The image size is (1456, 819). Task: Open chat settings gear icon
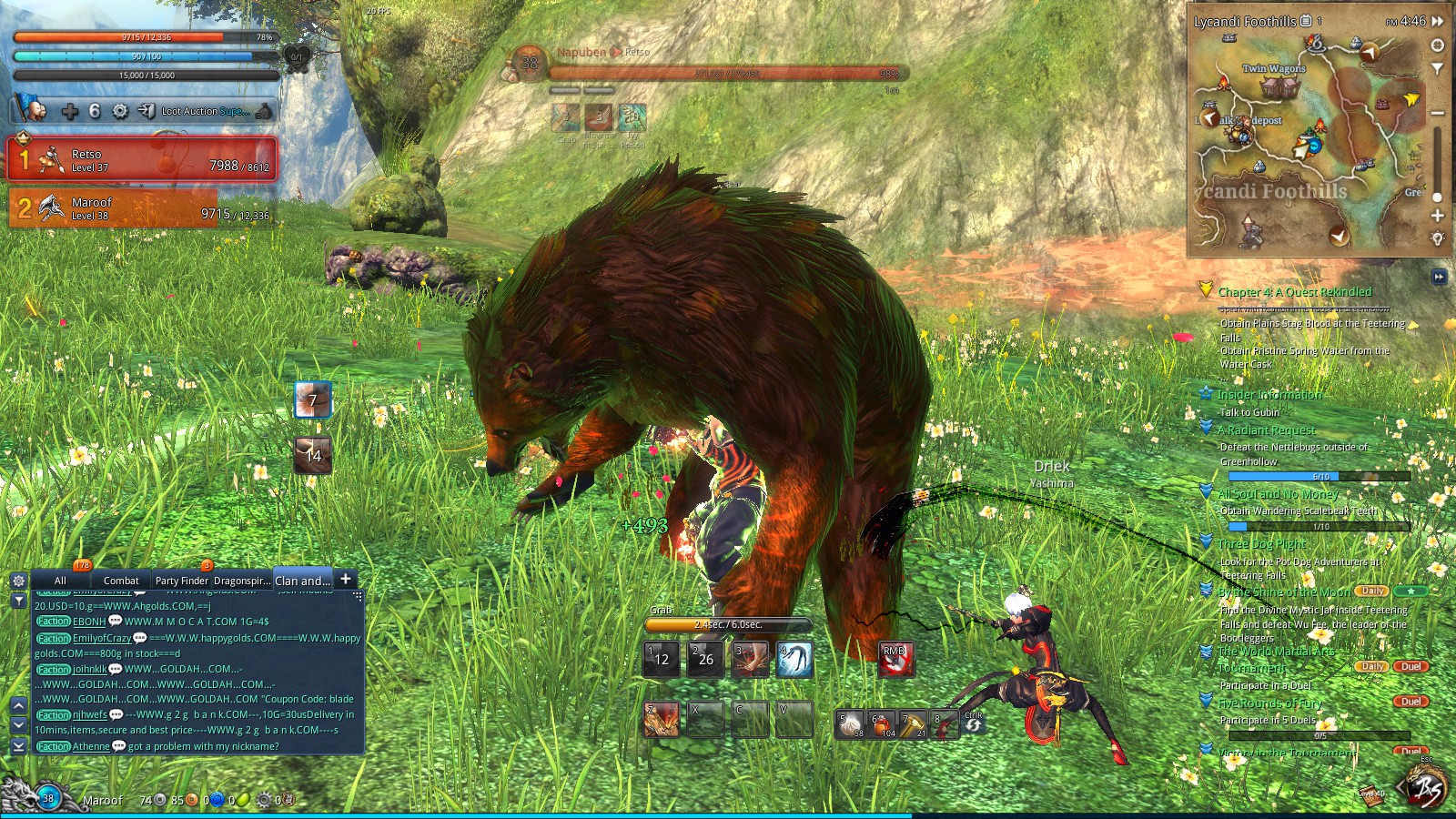click(18, 581)
